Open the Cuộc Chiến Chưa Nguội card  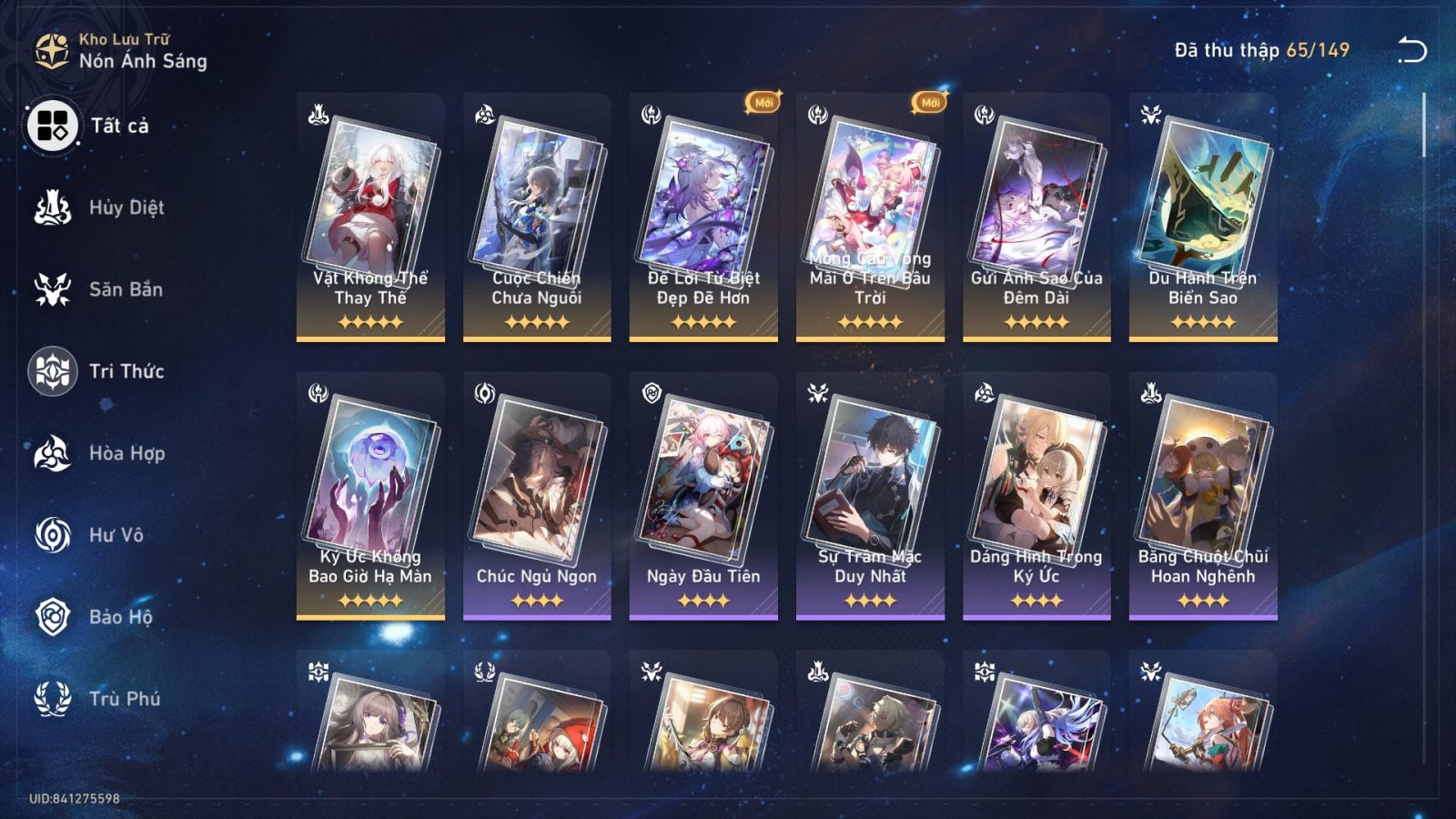pyautogui.click(x=537, y=209)
